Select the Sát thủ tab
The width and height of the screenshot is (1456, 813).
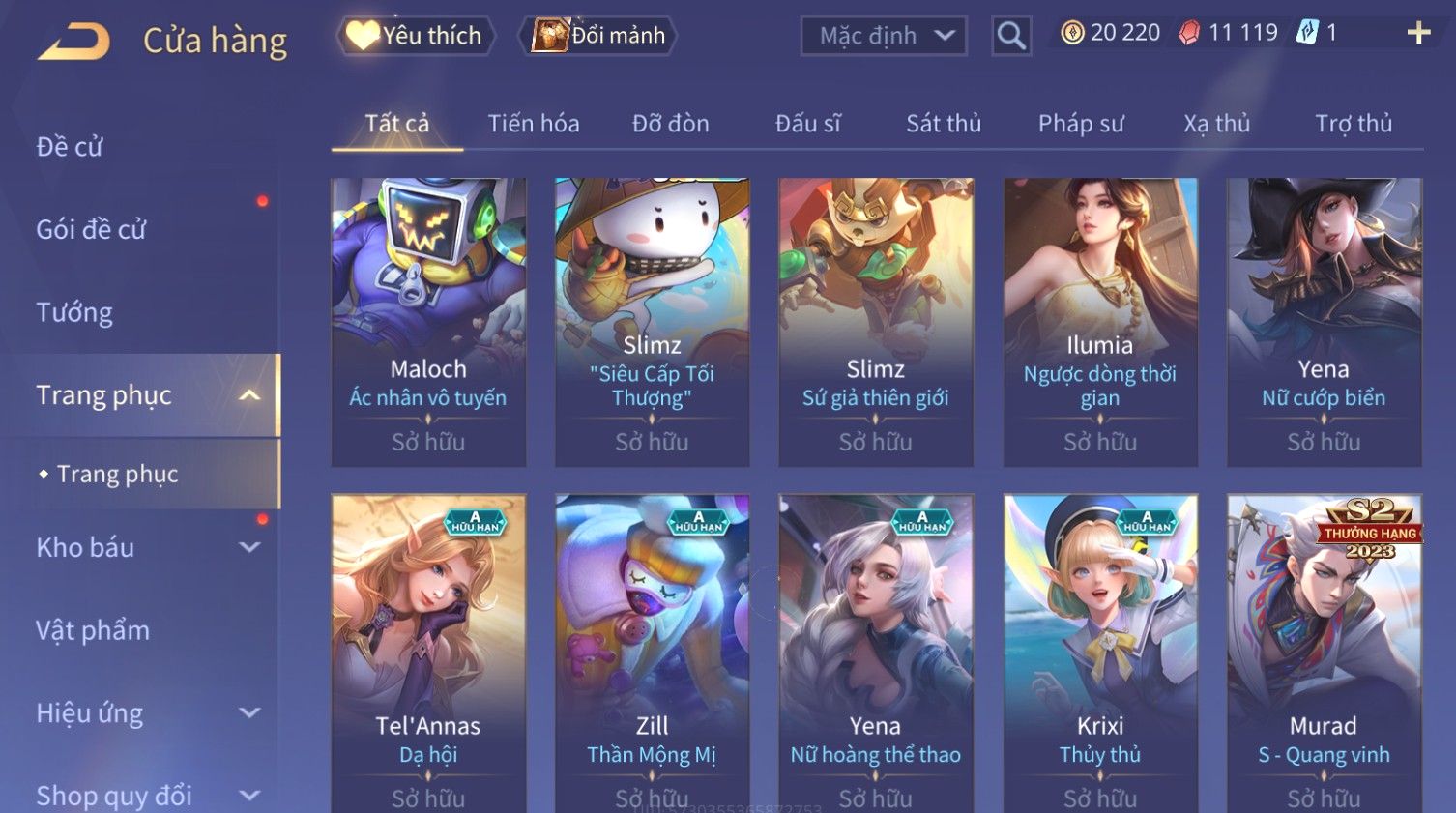pos(943,124)
